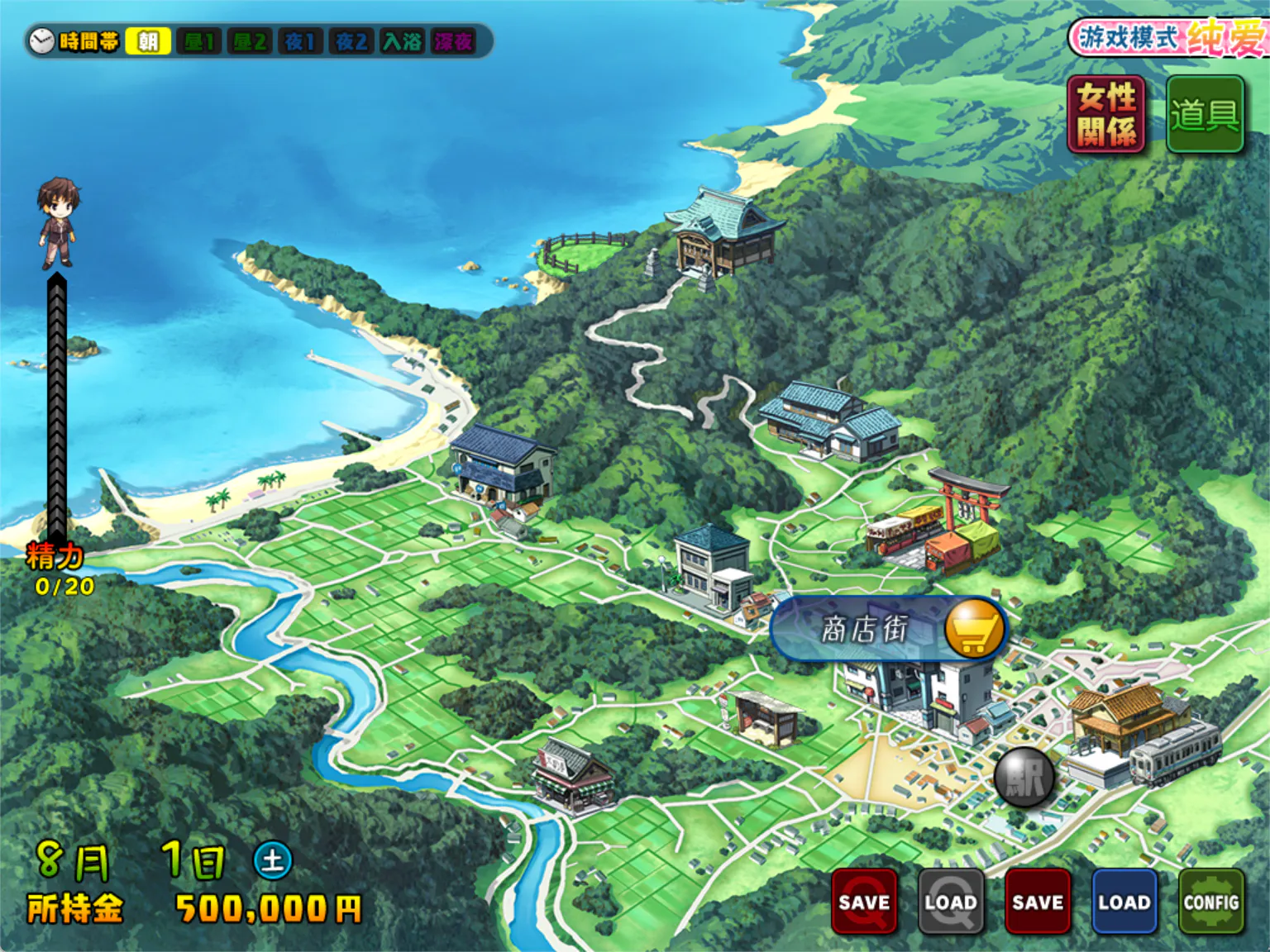Go to the 商店街 shopping street
Viewport: 1270px width, 952px height.
coord(889,630)
